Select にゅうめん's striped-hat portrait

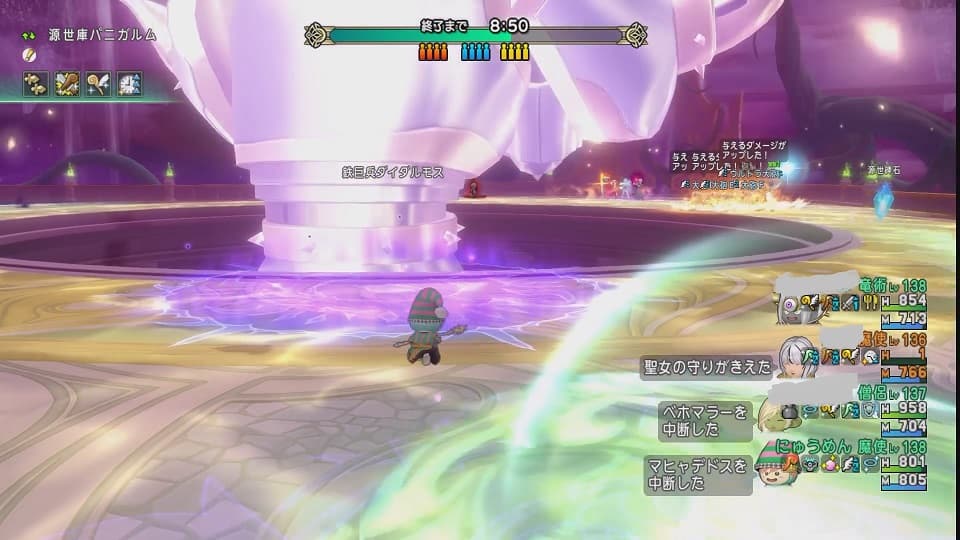click(x=774, y=466)
